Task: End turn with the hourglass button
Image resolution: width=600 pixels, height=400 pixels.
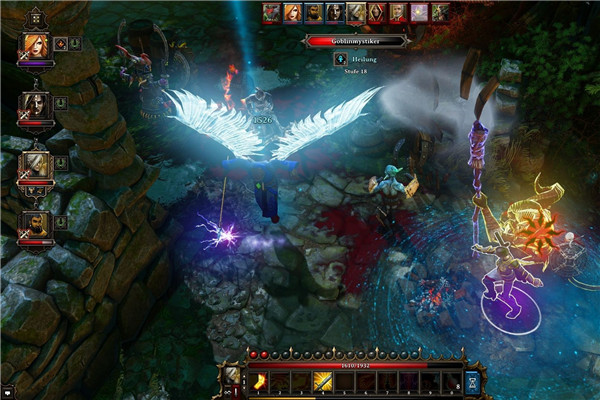Action: (472, 381)
